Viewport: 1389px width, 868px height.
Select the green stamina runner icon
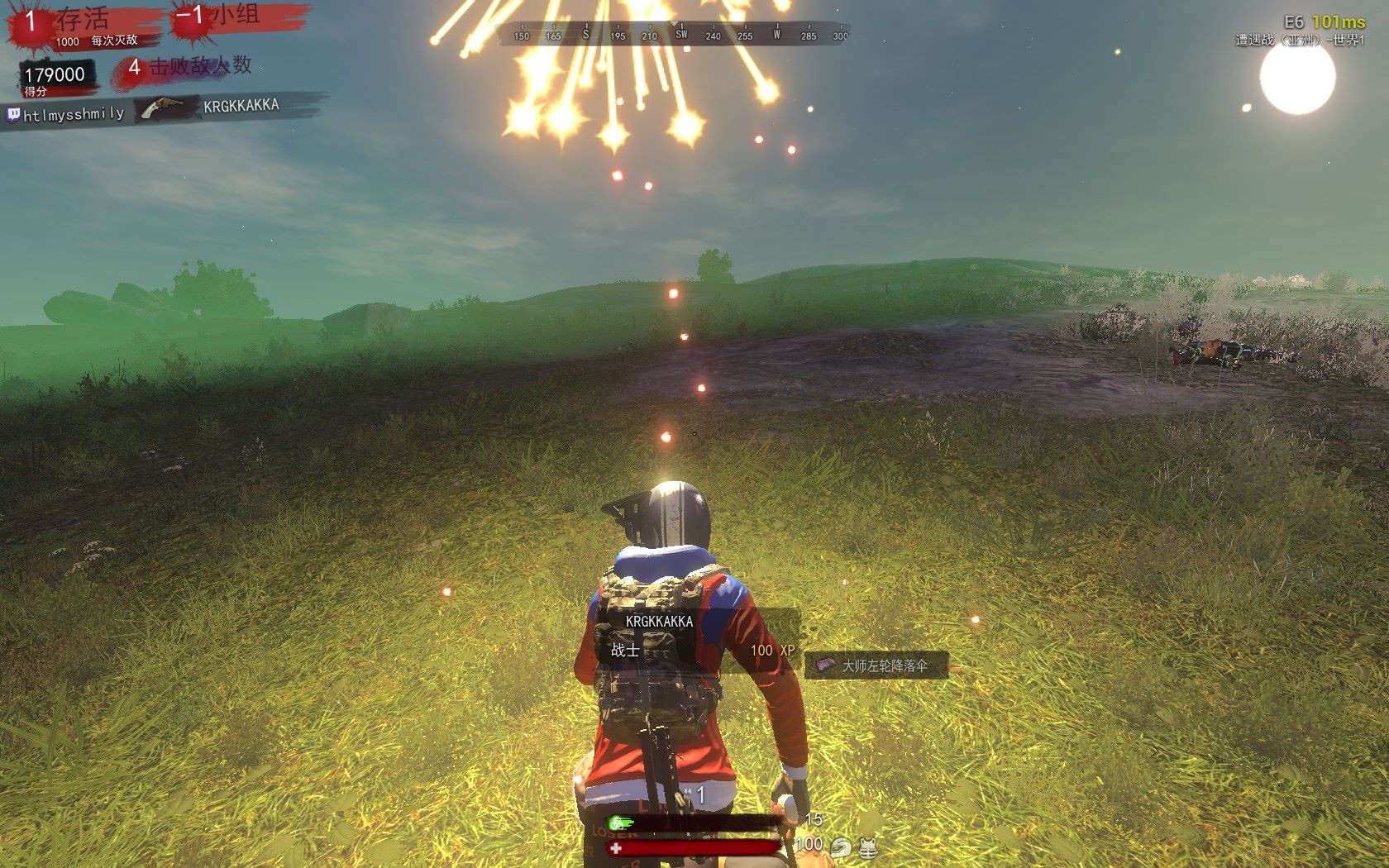coord(618,823)
